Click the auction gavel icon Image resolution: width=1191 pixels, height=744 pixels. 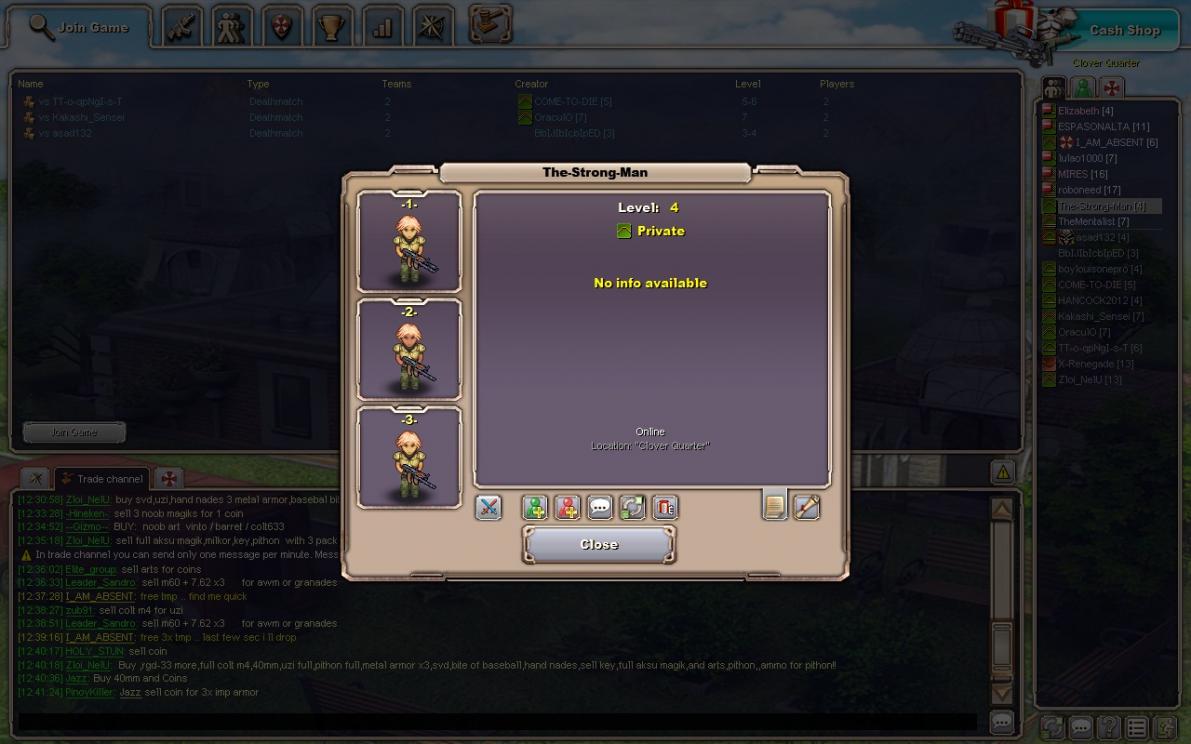click(489, 25)
